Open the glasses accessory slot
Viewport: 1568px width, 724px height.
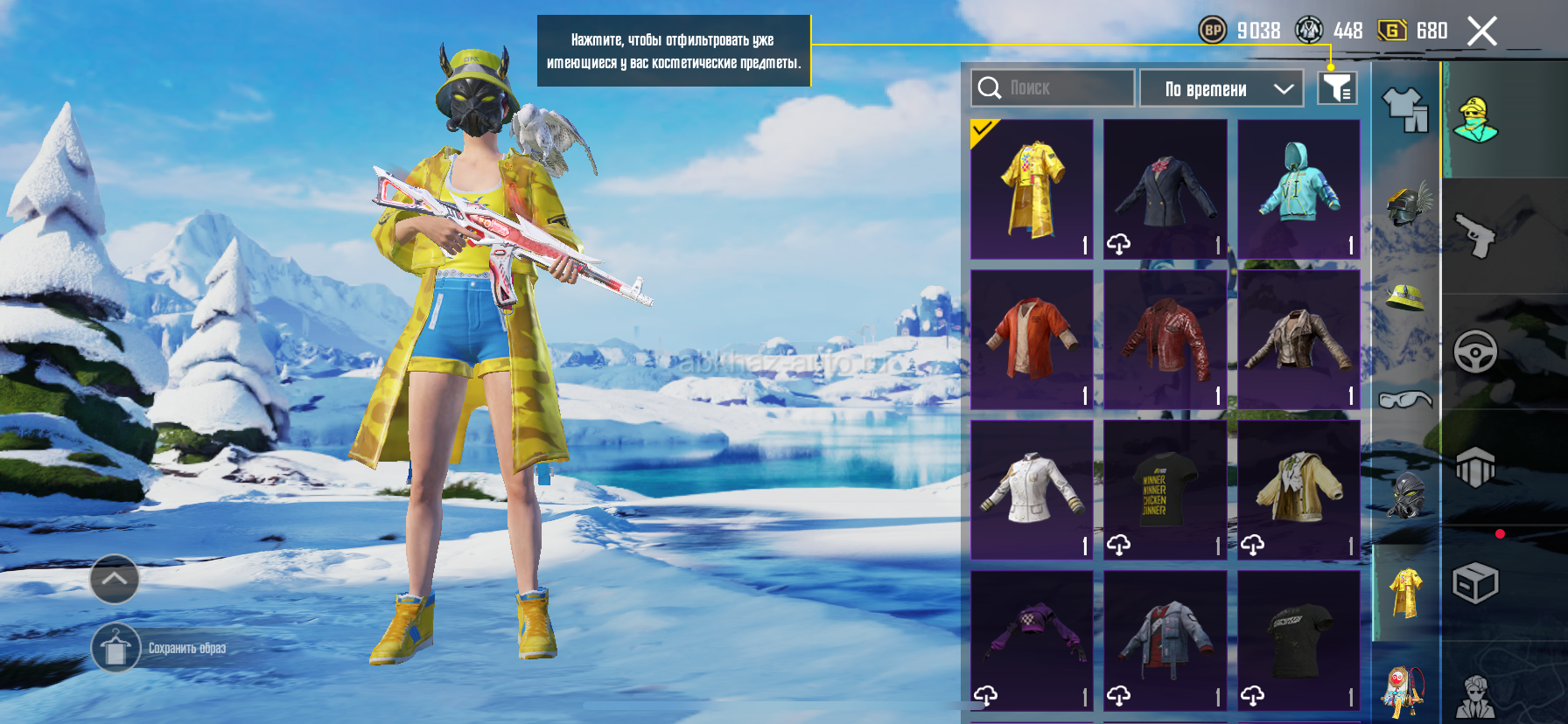[1405, 400]
